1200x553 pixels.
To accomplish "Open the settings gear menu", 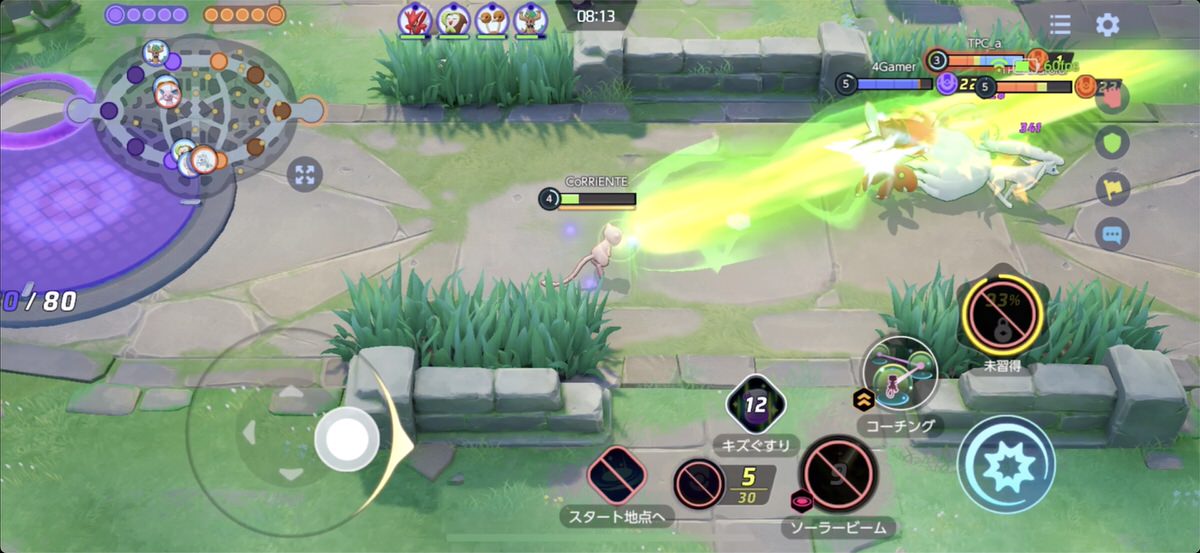I will pos(1107,25).
